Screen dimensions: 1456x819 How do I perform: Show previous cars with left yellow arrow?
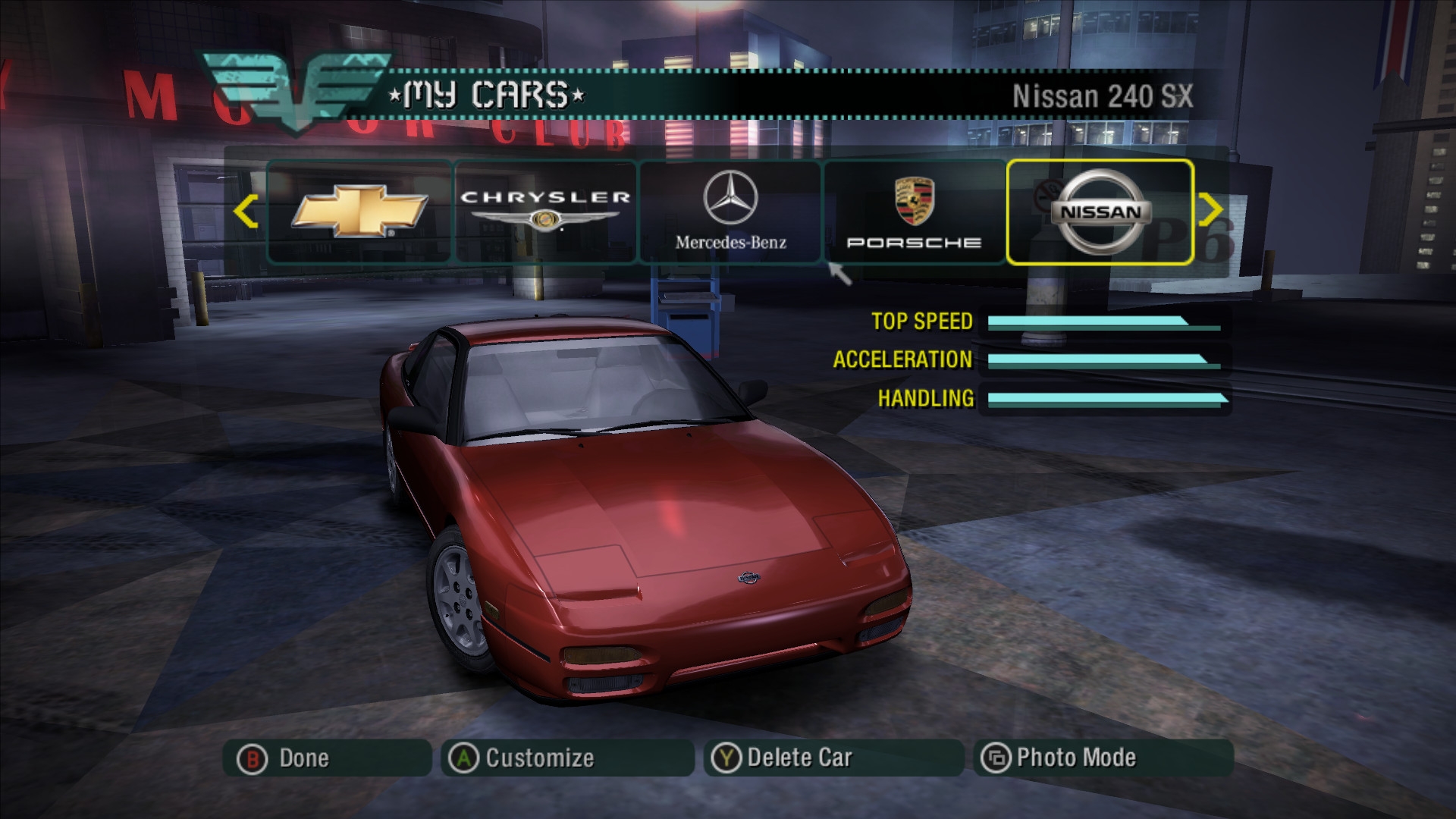click(245, 212)
